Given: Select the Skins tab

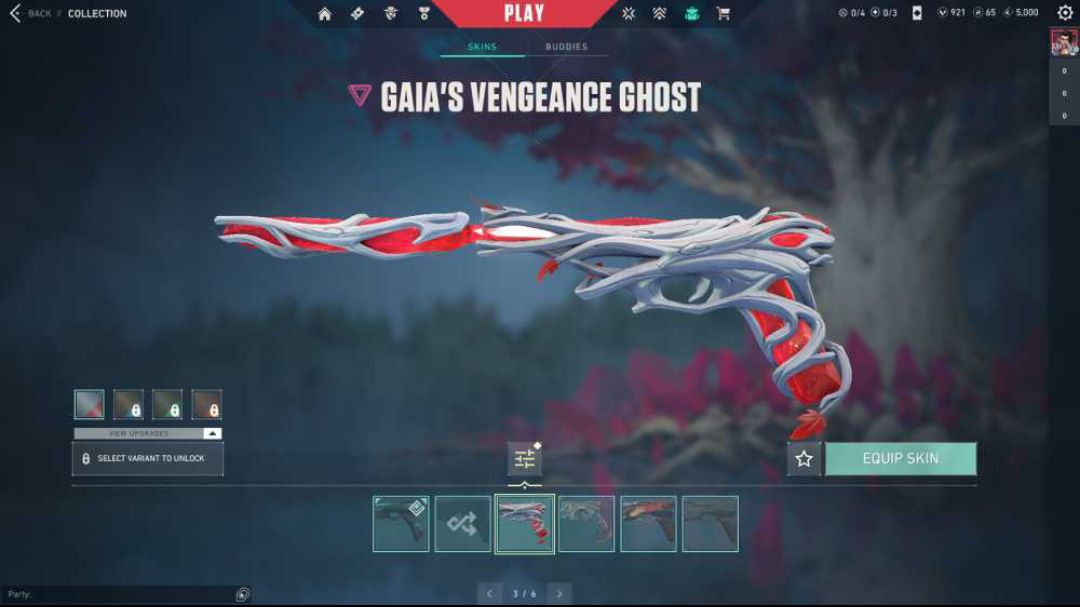Looking at the screenshot, I should 482,47.
